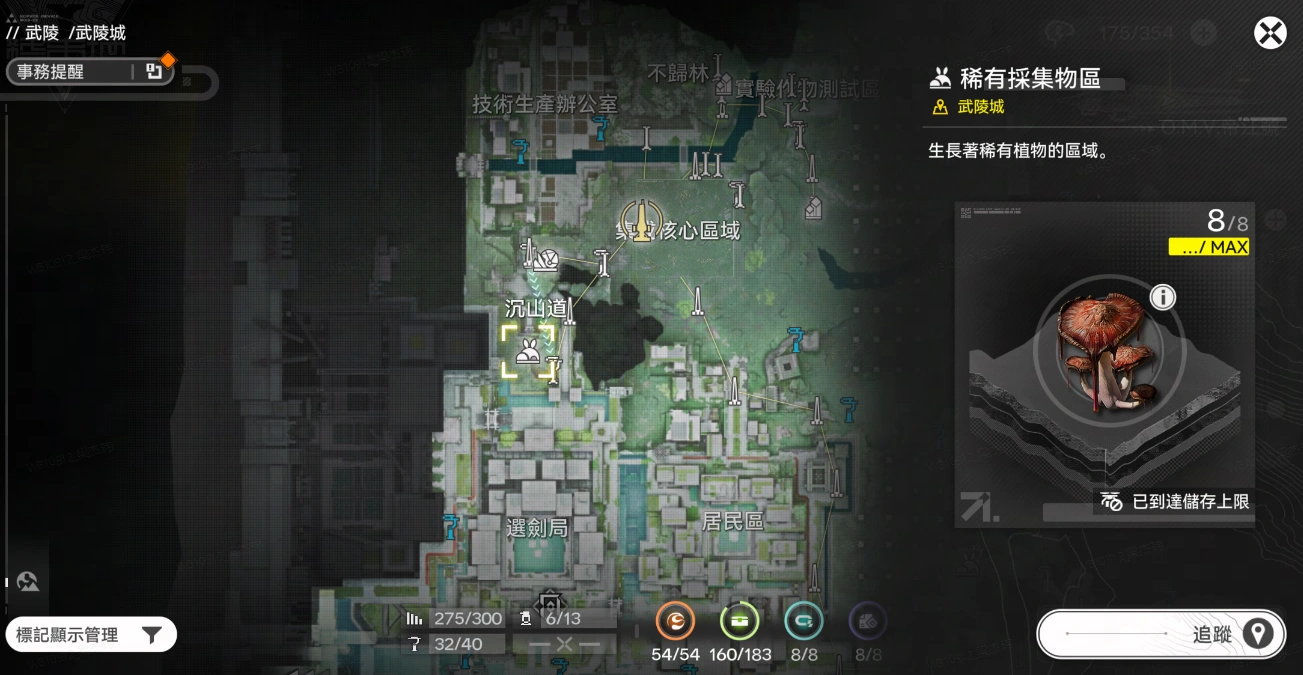
Task: Select the golden core area tower marker
Action: [640, 220]
